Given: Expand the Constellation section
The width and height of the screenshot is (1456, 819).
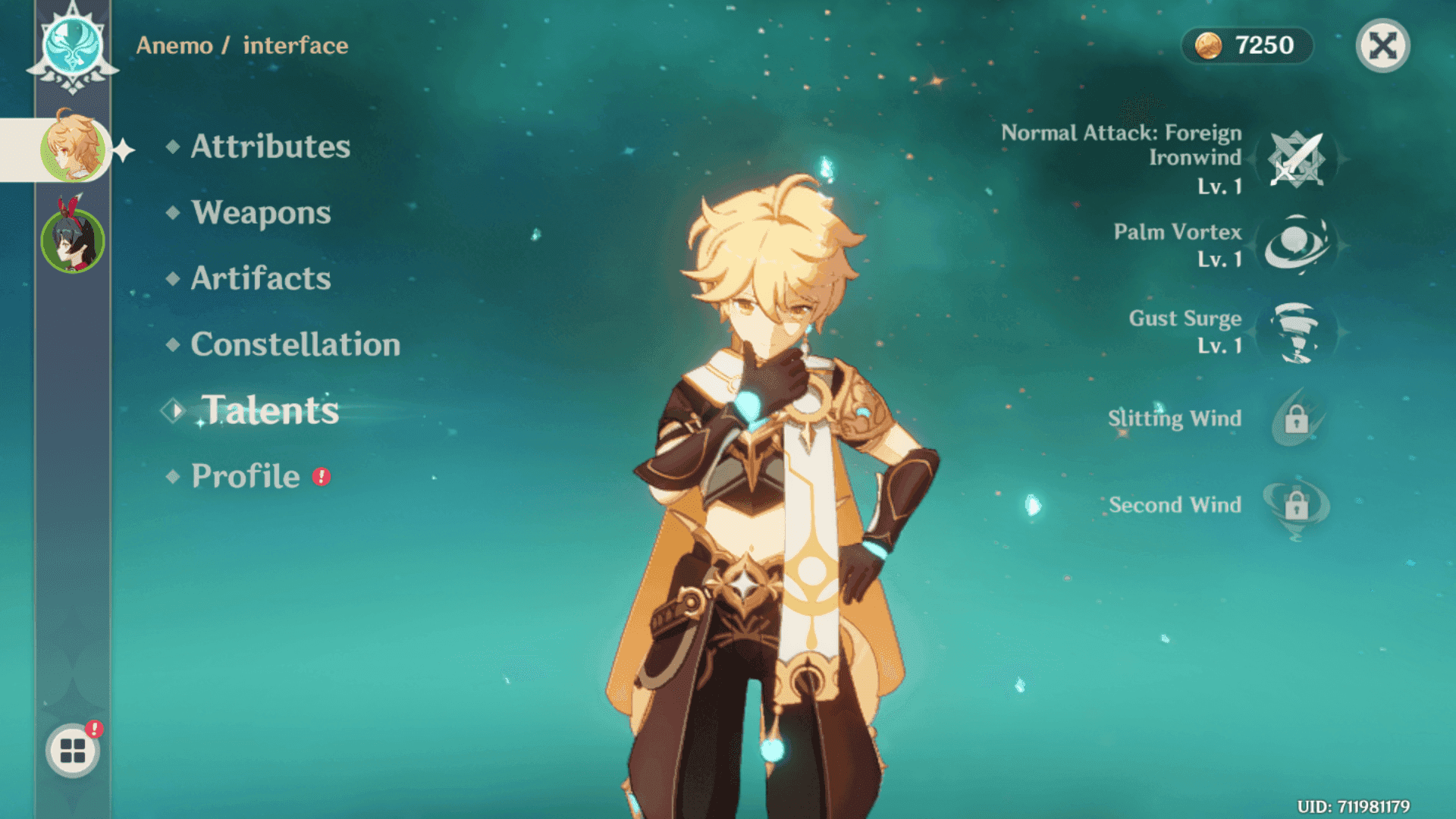Looking at the screenshot, I should [295, 345].
